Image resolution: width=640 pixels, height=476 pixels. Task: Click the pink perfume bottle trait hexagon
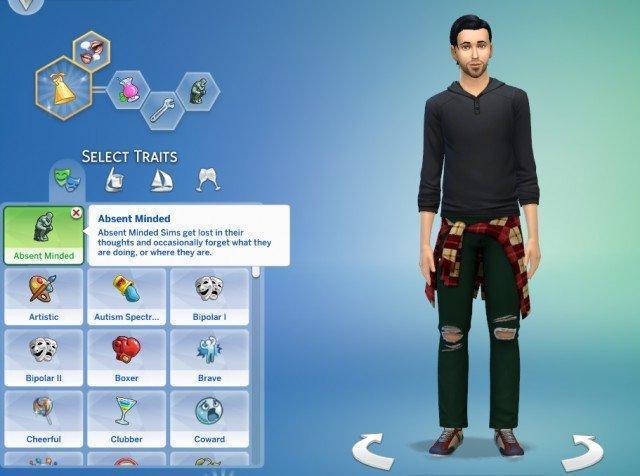click(x=127, y=87)
